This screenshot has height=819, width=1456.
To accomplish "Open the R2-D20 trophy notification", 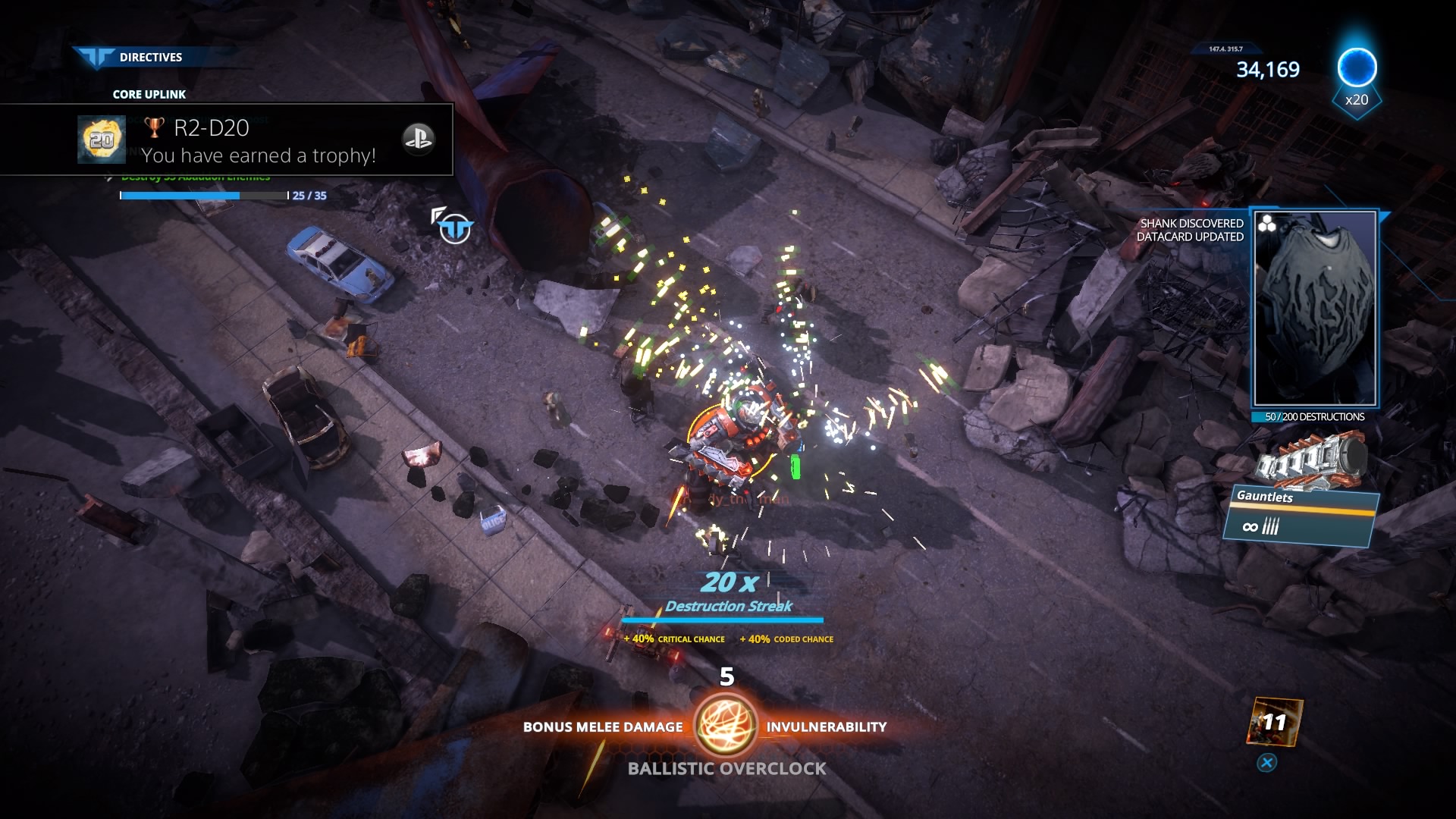I will [x=258, y=141].
